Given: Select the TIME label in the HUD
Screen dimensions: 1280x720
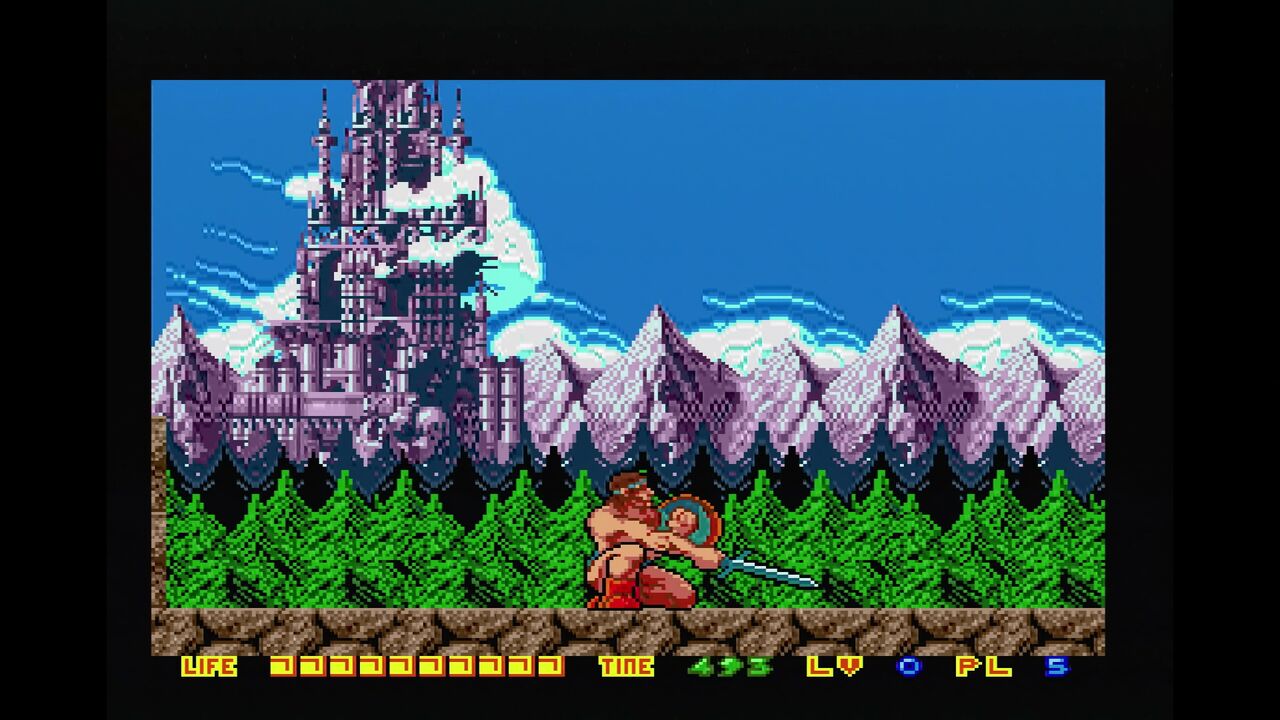Looking at the screenshot, I should click(629, 666).
